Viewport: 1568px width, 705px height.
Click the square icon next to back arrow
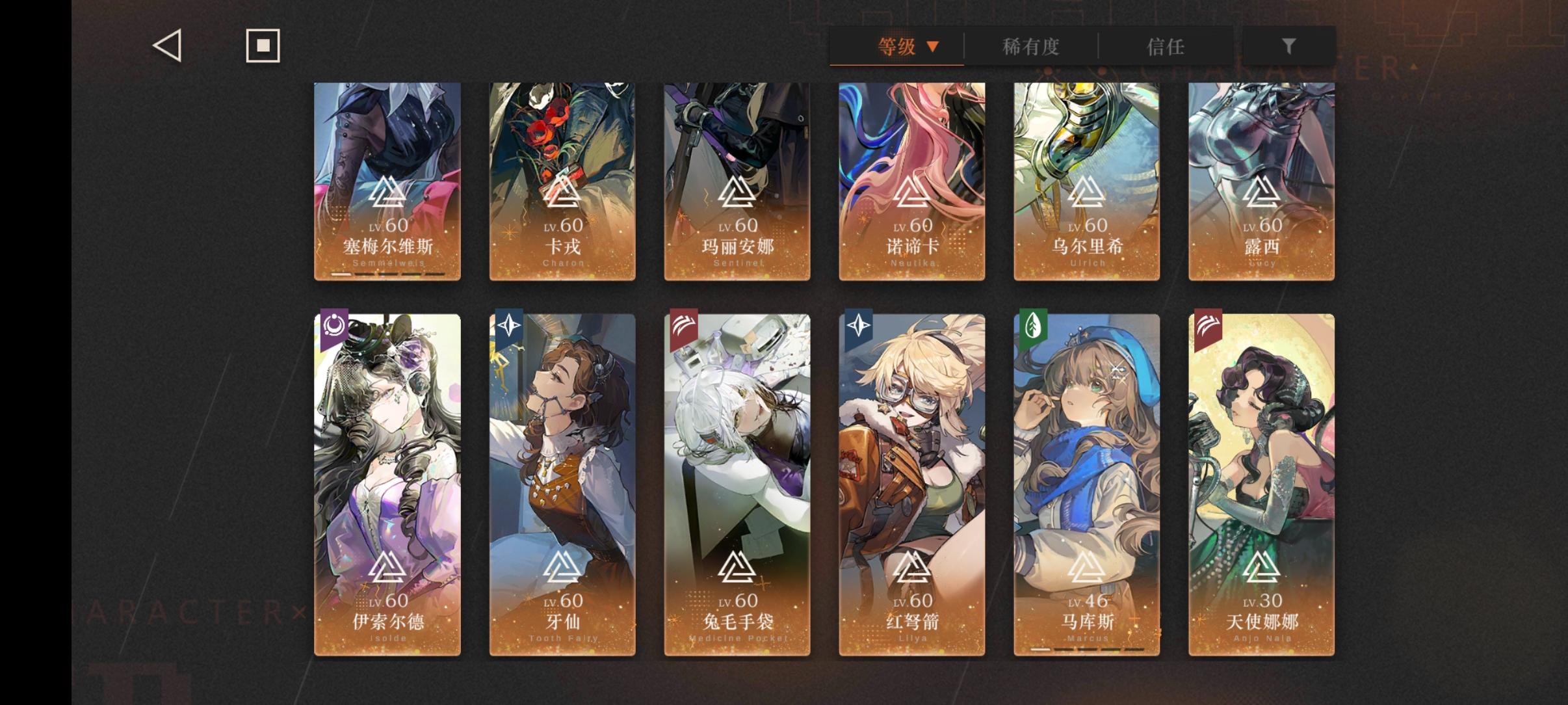tap(263, 45)
